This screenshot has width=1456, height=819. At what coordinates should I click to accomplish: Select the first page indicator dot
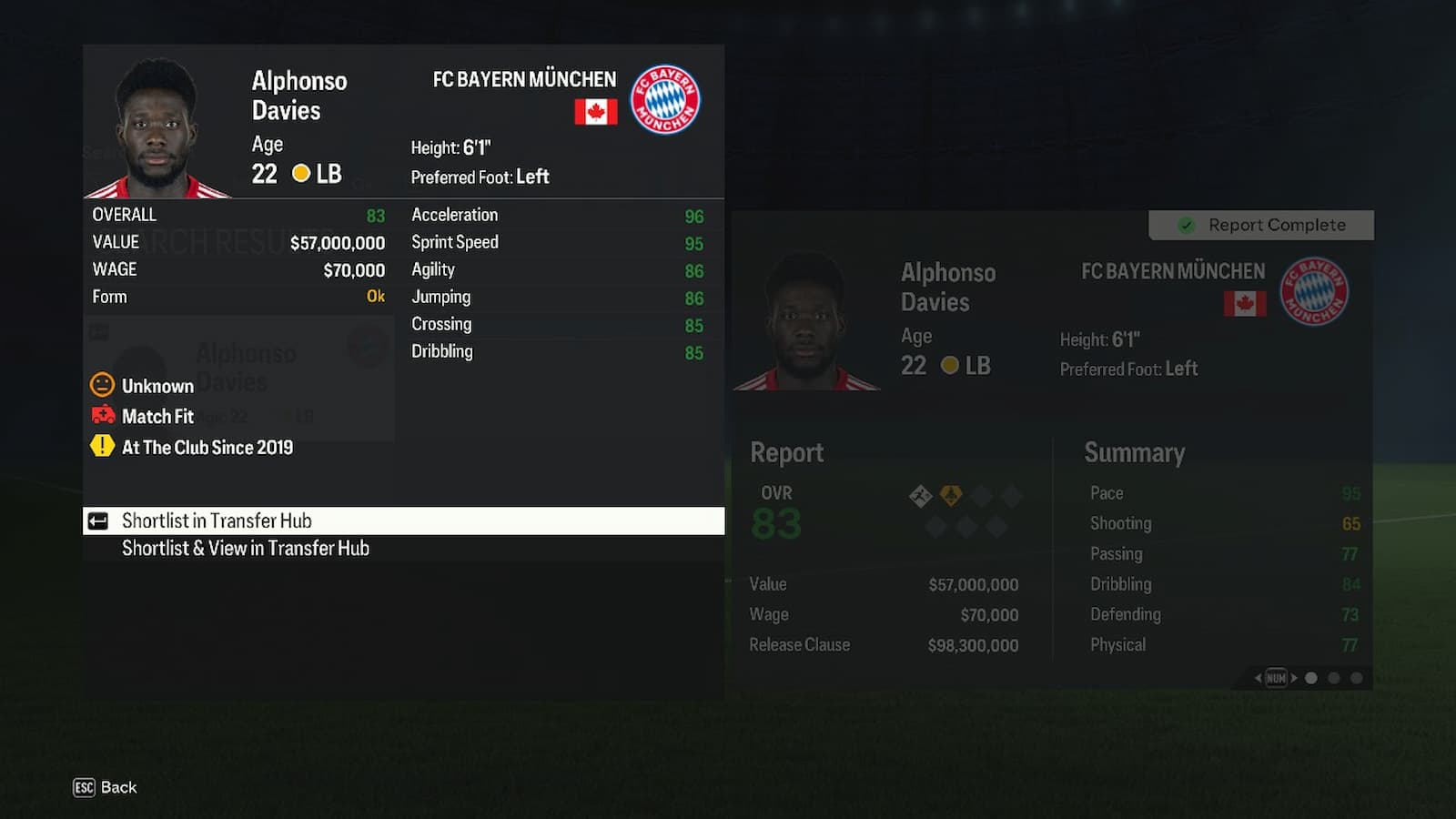pyautogui.click(x=1310, y=677)
